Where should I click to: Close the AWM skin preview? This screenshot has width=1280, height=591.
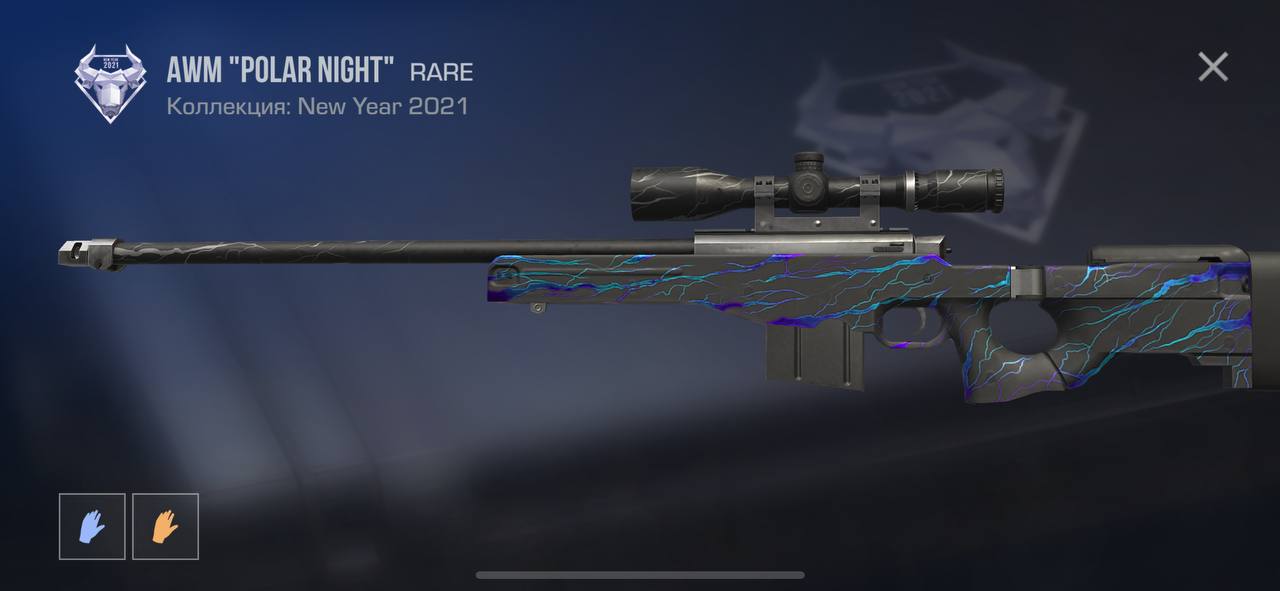tap(1212, 67)
